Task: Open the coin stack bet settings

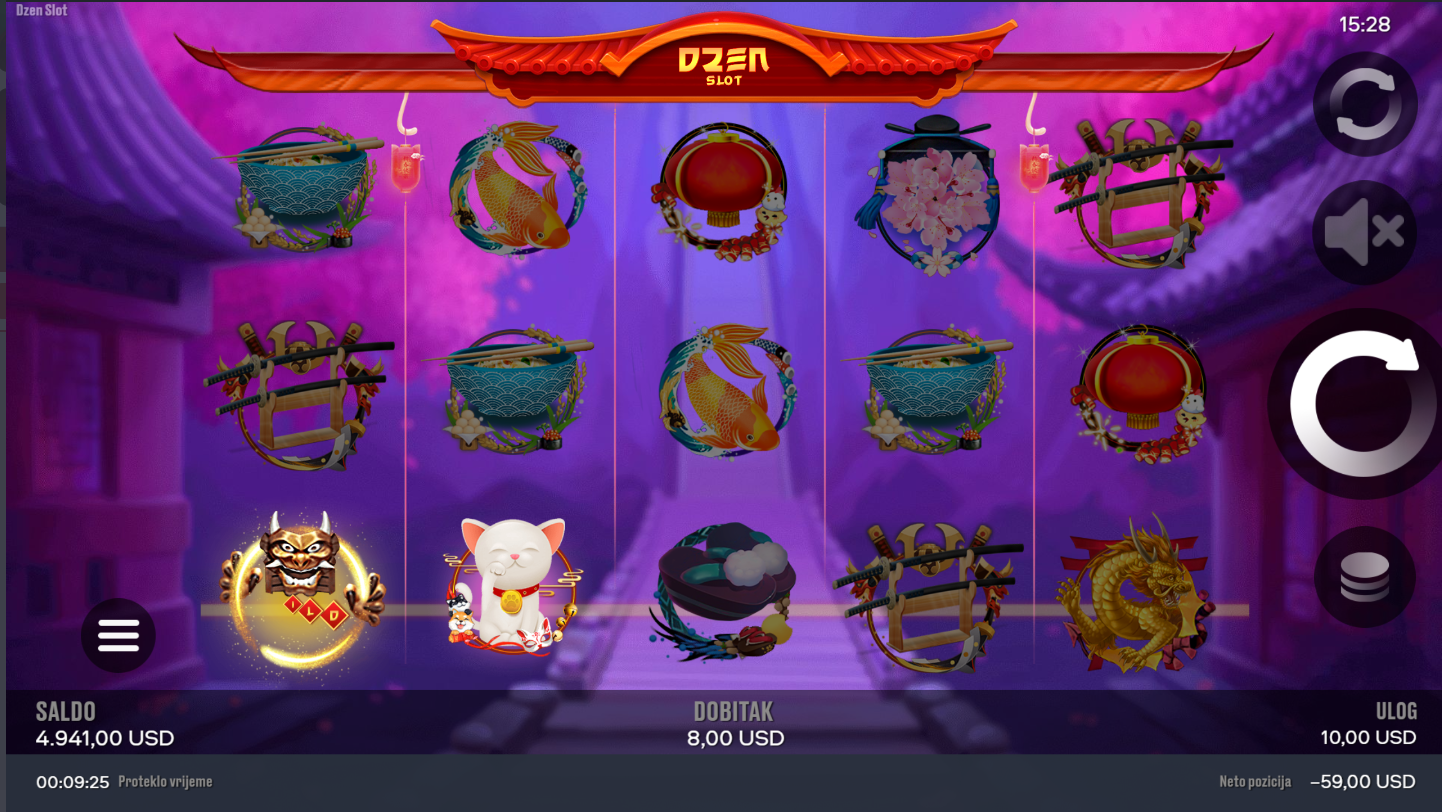Action: (x=1364, y=577)
